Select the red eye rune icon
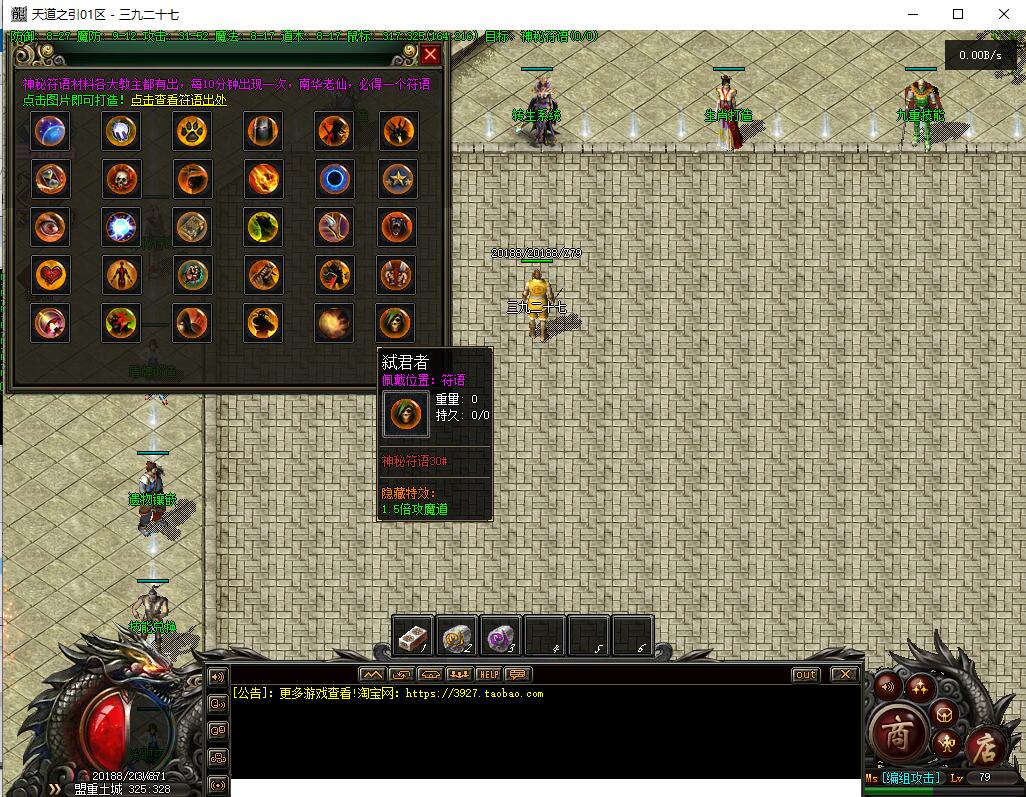 (50, 227)
